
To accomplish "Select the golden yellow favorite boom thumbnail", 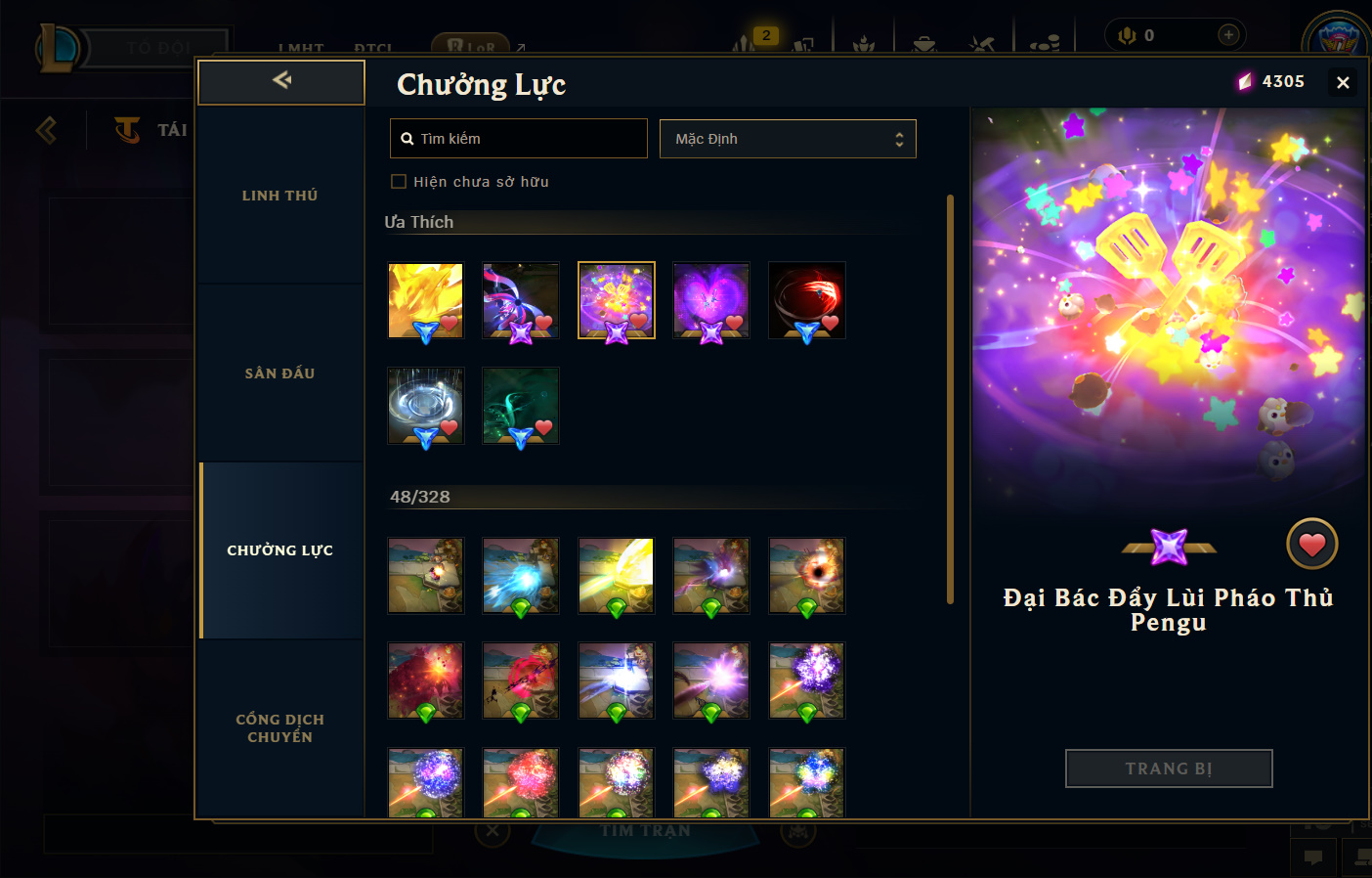I will click(x=425, y=300).
